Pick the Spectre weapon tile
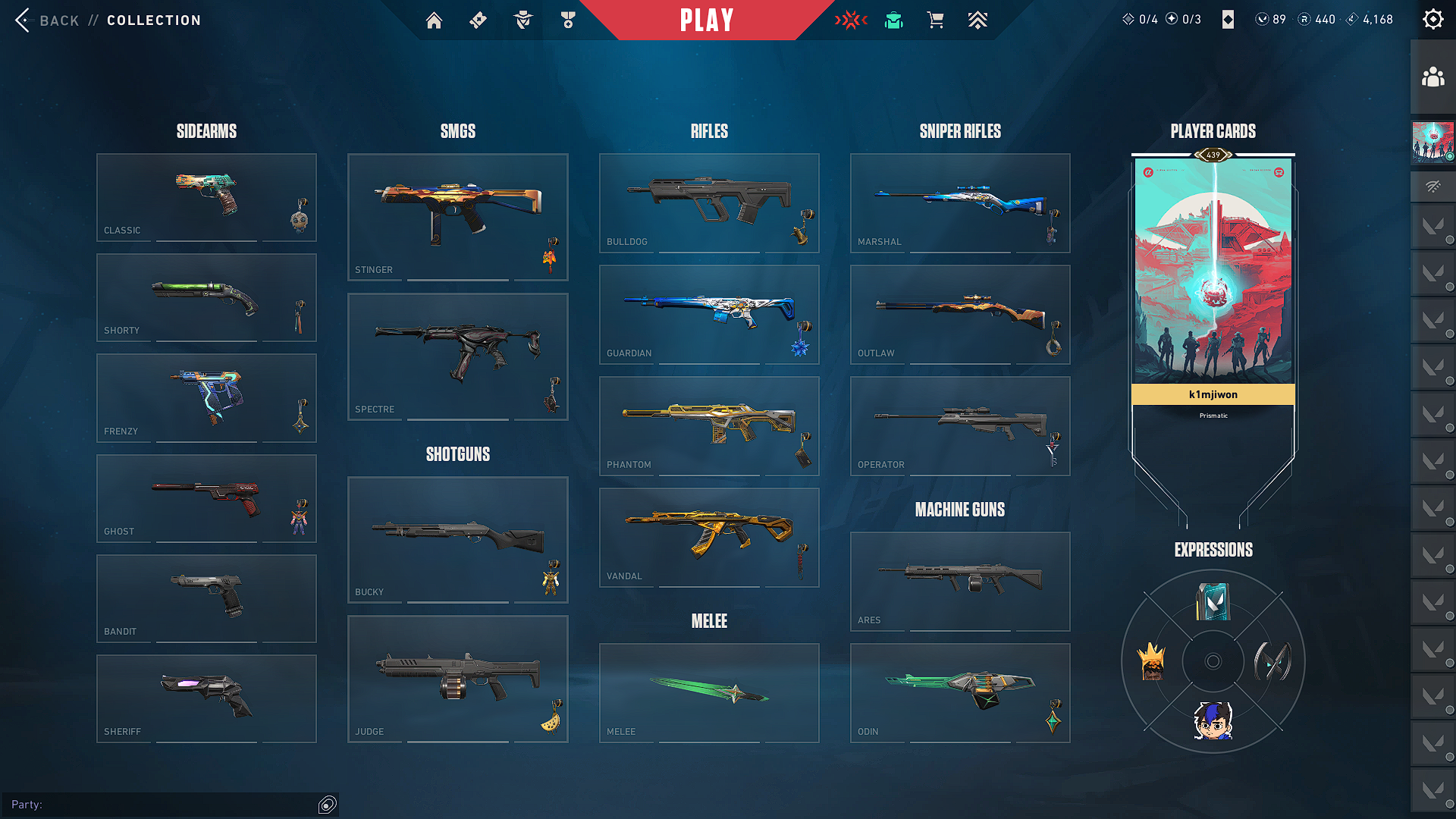Viewport: 1456px width, 819px height. click(x=457, y=356)
